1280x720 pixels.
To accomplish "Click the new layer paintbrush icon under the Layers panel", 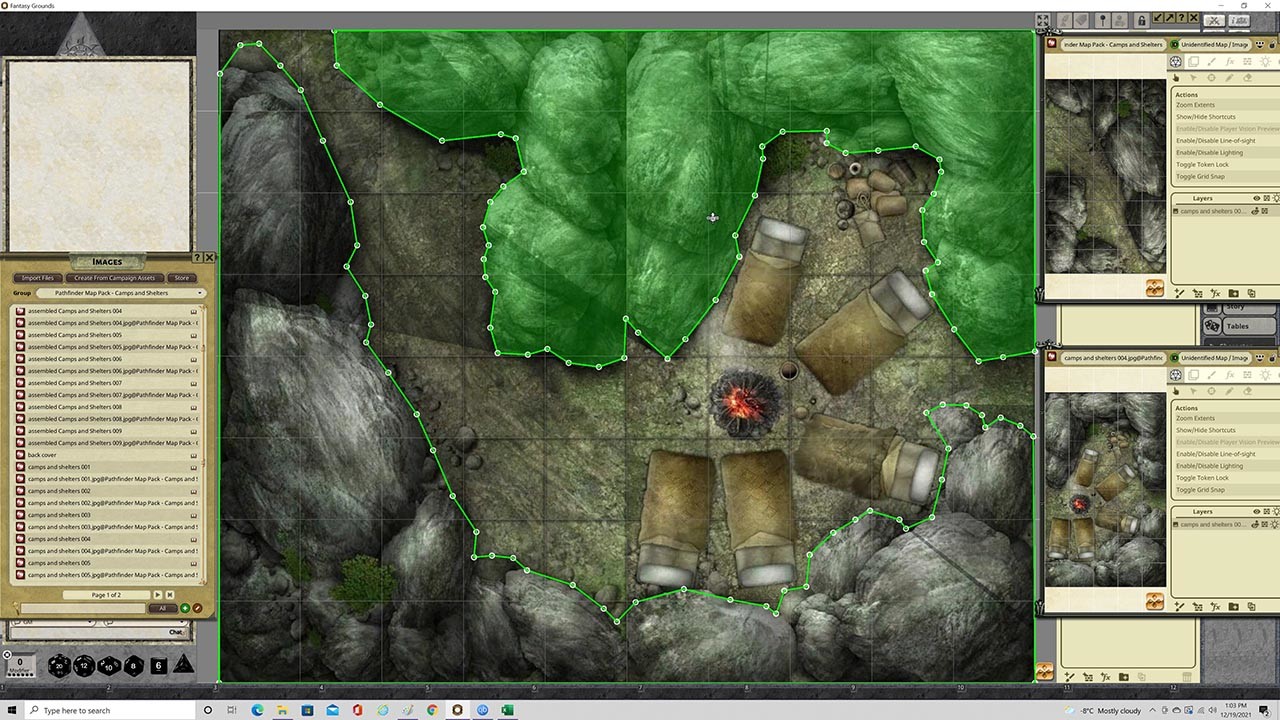I will (x=1180, y=292).
